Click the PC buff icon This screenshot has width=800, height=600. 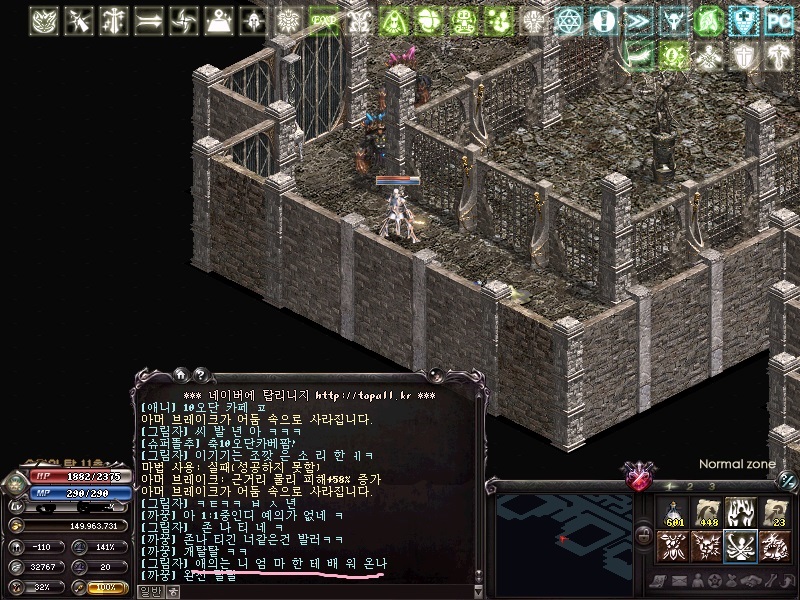click(x=777, y=20)
